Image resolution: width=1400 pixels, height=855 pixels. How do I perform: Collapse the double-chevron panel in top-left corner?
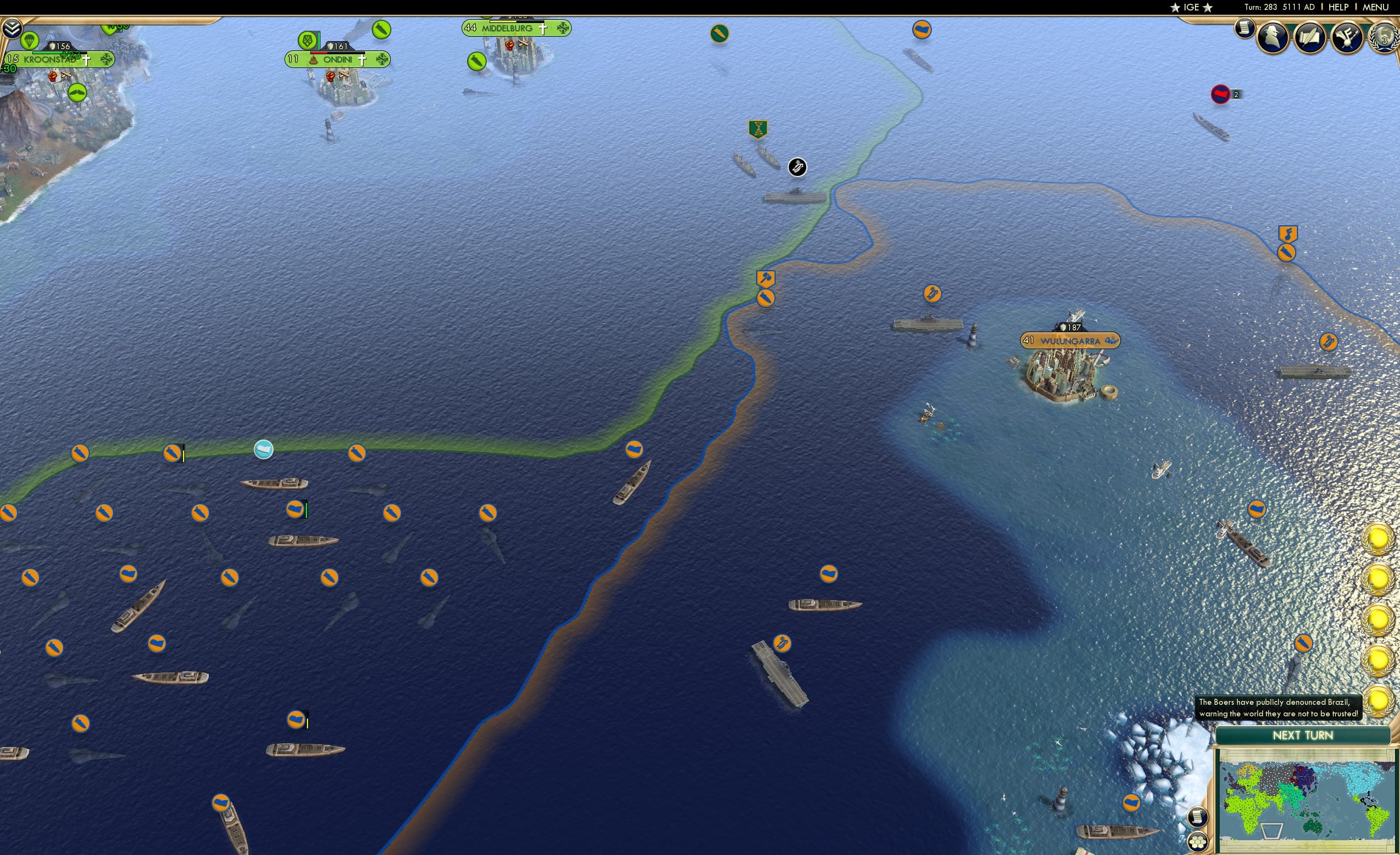coord(12,28)
